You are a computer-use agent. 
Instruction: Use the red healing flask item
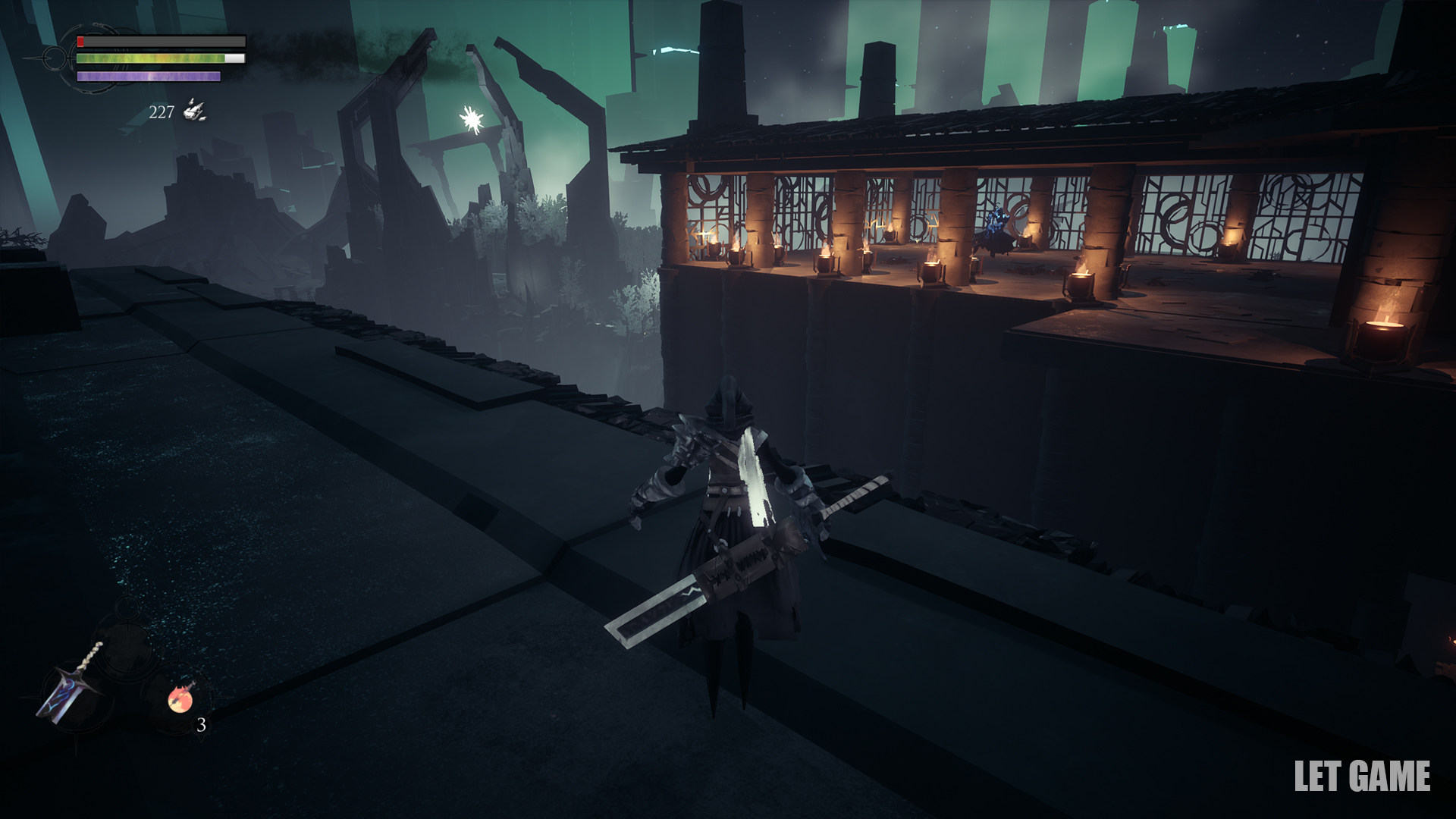click(182, 696)
